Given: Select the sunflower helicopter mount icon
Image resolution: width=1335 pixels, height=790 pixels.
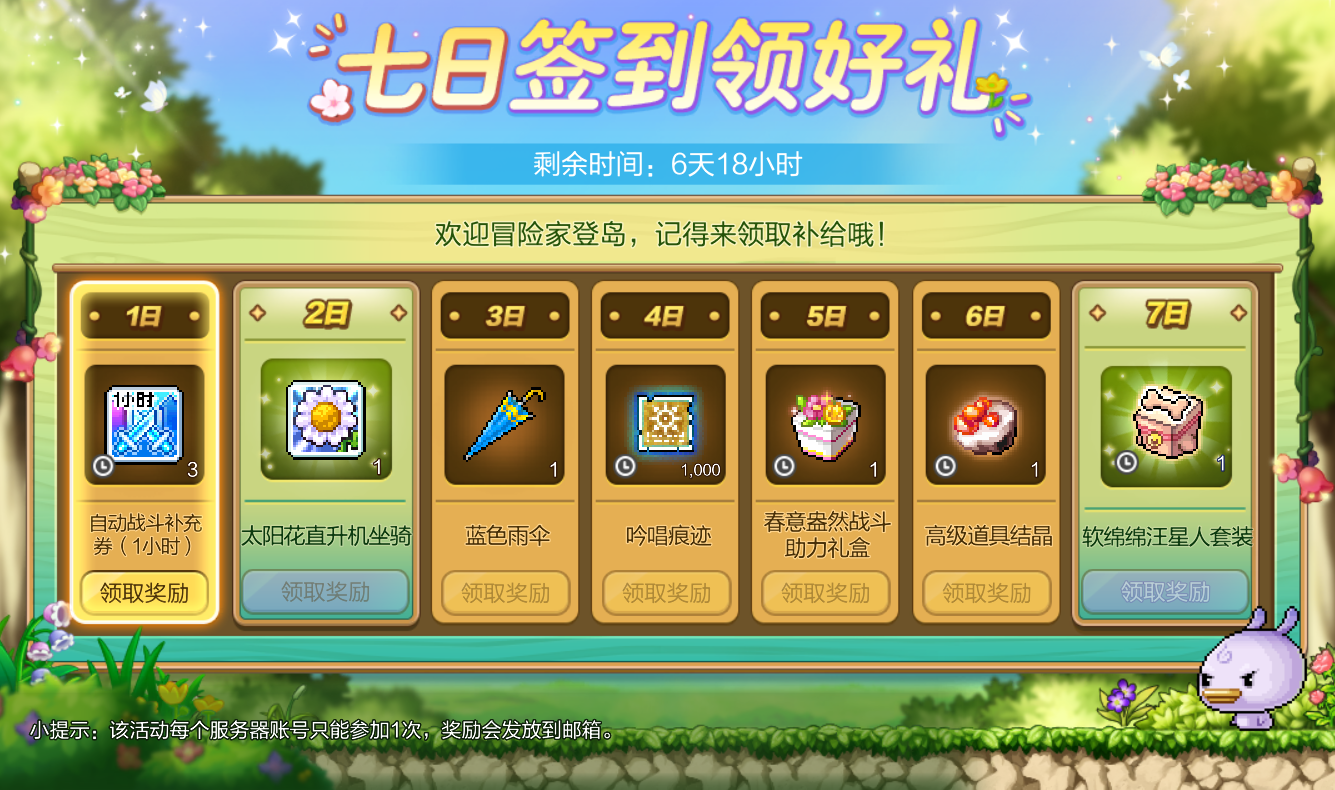Looking at the screenshot, I should (324, 420).
